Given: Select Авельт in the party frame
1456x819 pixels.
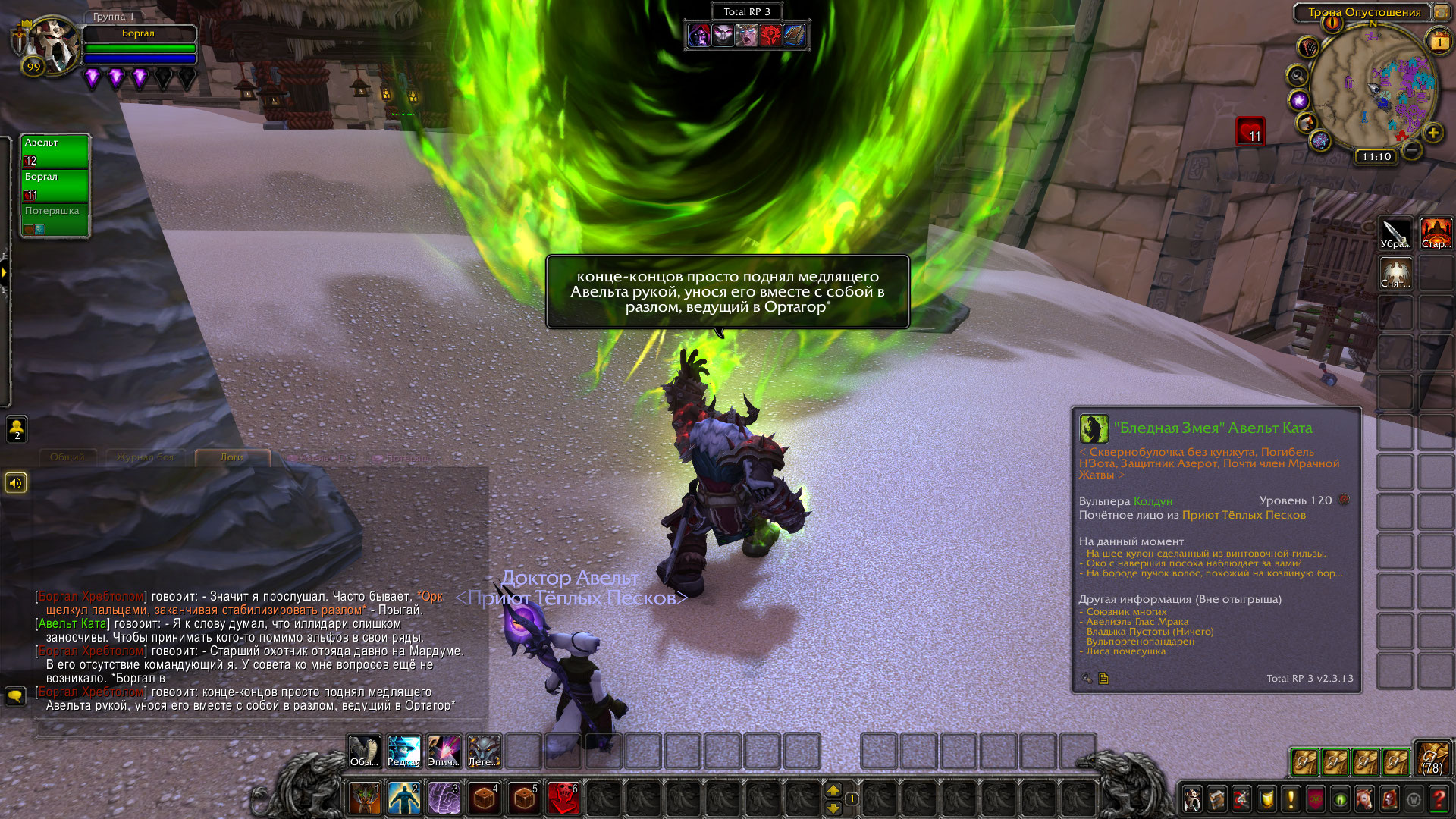Looking at the screenshot, I should [x=55, y=151].
